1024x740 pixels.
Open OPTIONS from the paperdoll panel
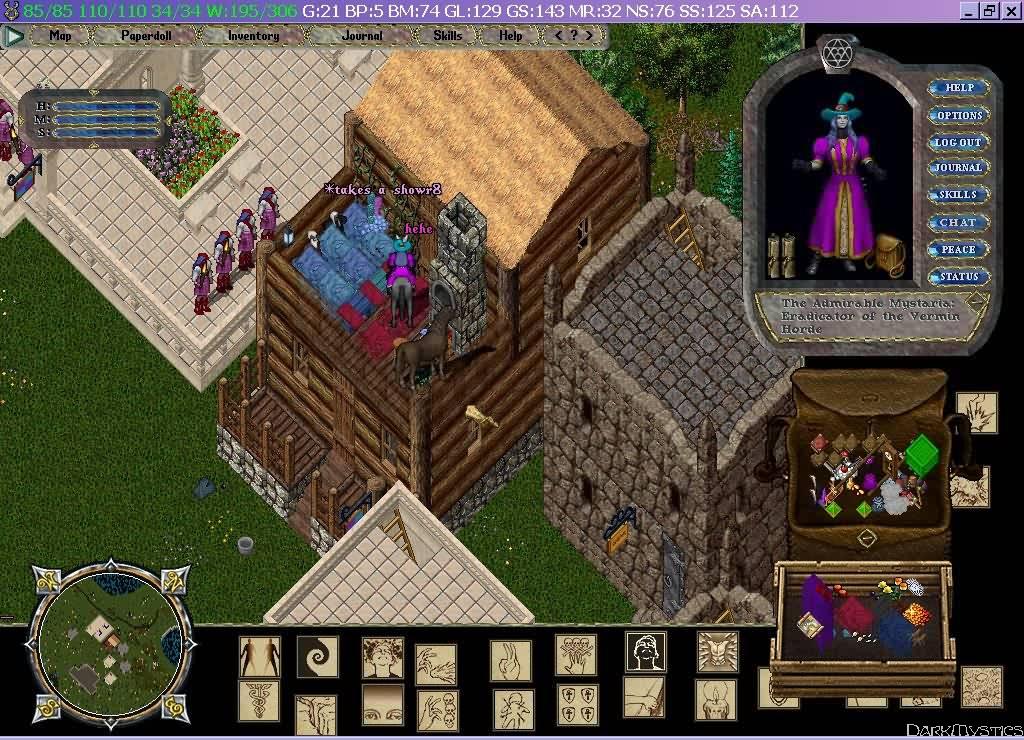(x=958, y=115)
